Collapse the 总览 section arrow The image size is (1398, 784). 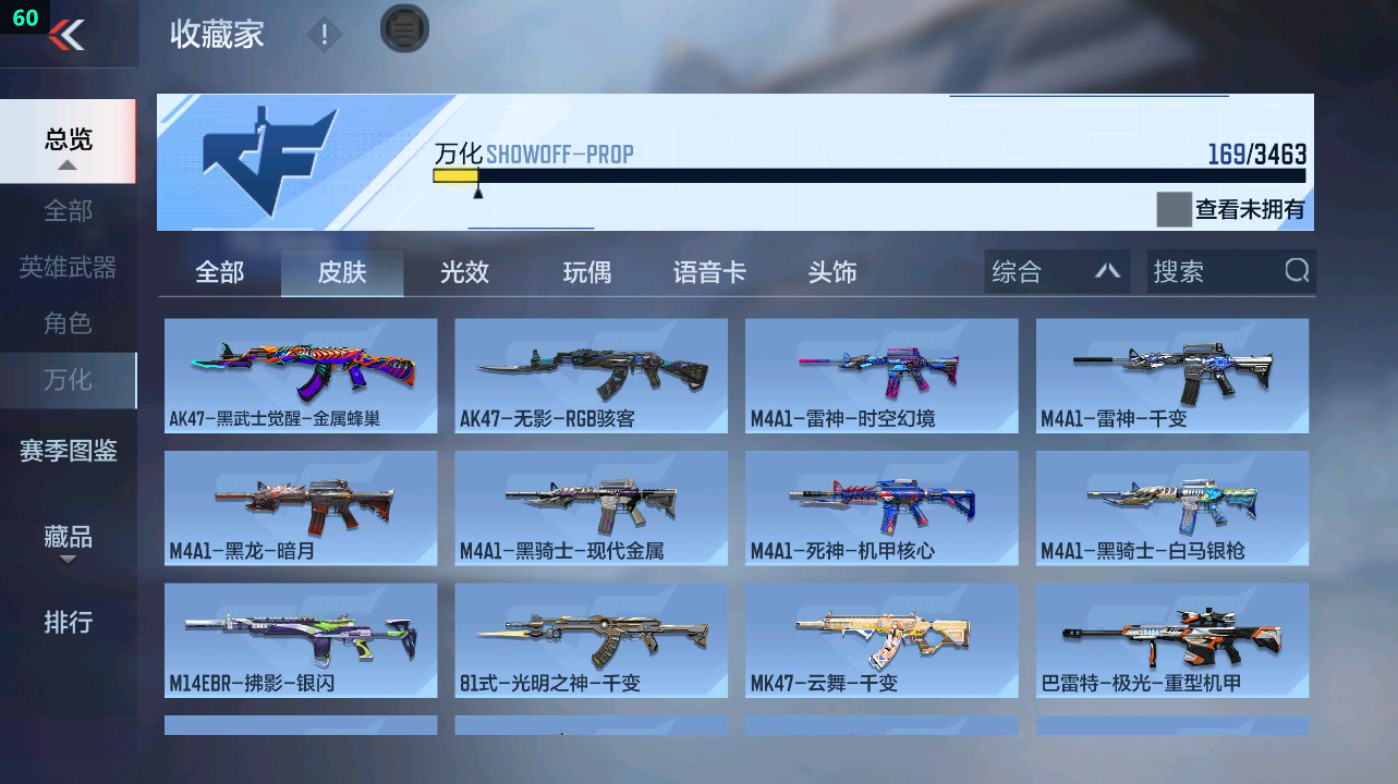69,166
